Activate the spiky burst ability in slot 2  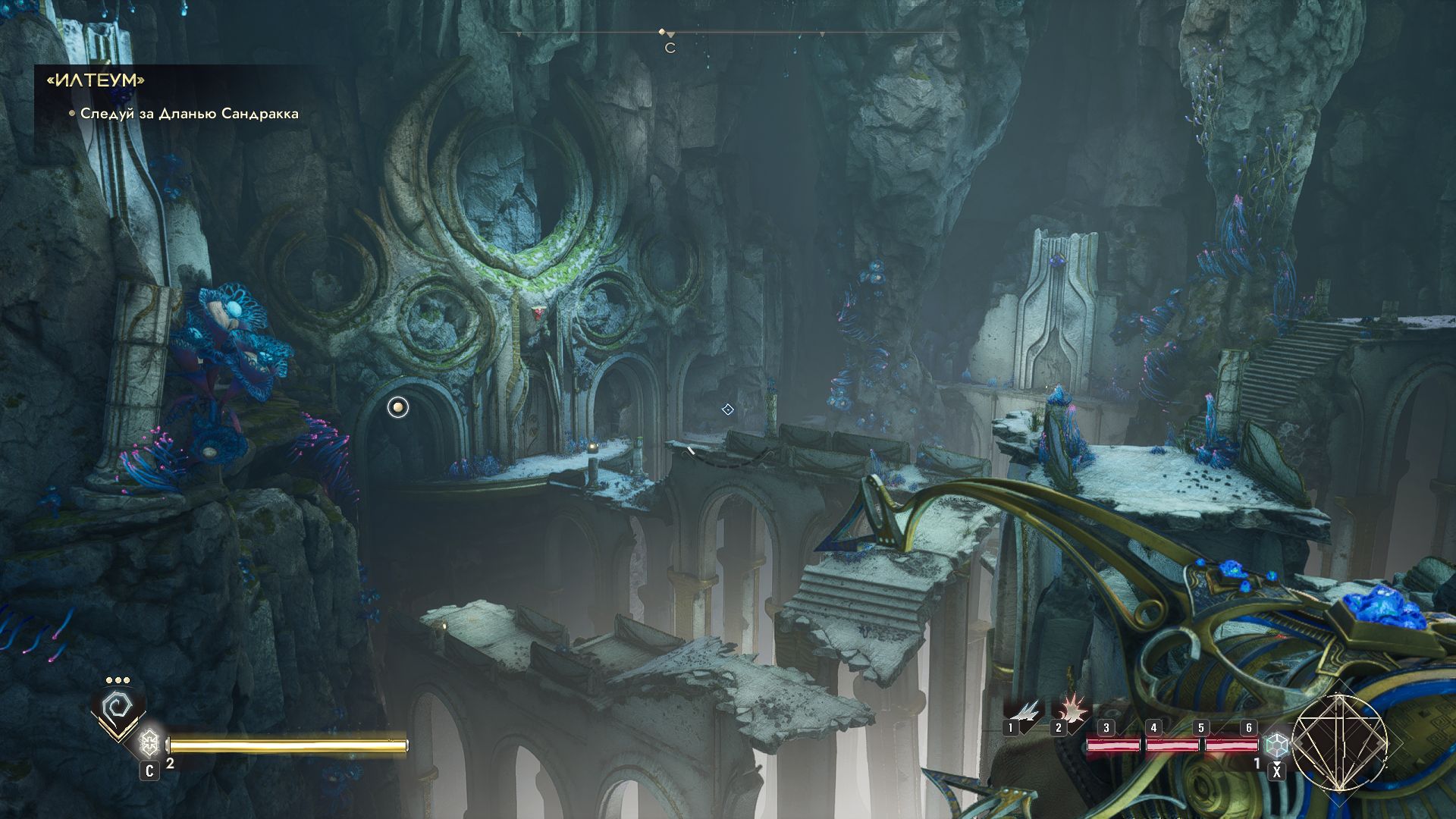pos(1070,711)
